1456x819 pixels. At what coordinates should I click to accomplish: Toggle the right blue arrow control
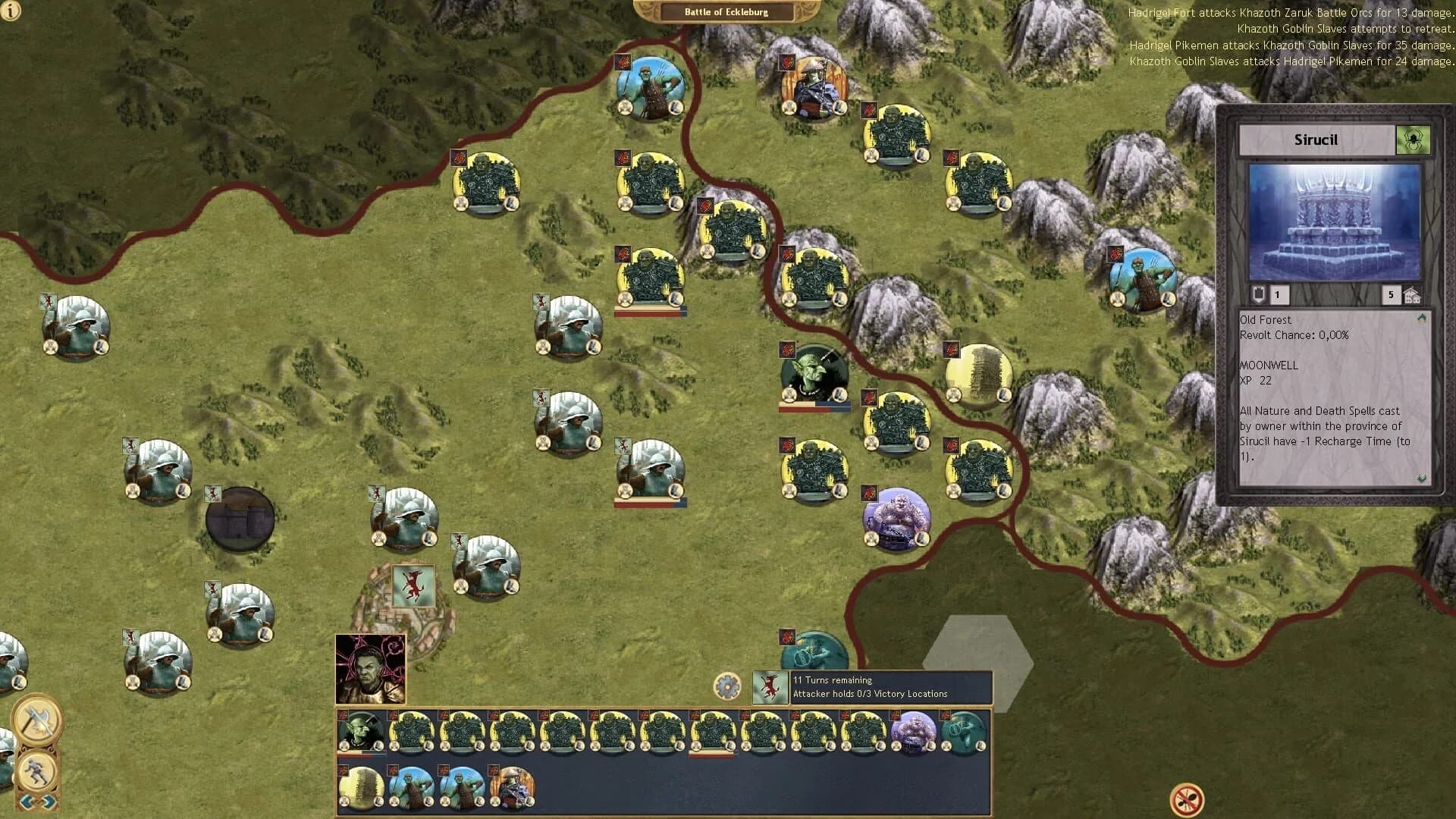pyautogui.click(x=48, y=800)
